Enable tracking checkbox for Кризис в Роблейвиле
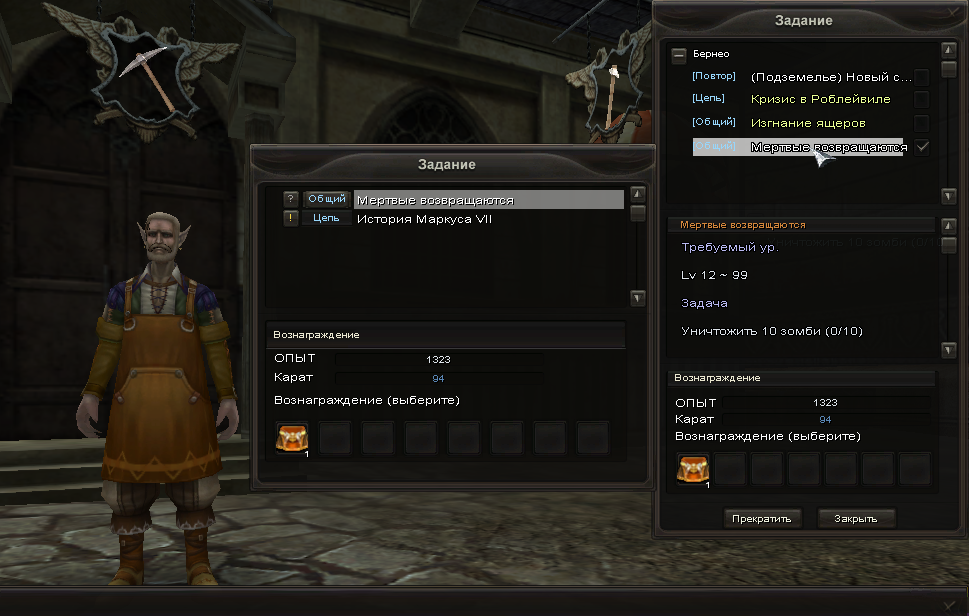Image resolution: width=969 pixels, height=616 pixels. tap(922, 99)
